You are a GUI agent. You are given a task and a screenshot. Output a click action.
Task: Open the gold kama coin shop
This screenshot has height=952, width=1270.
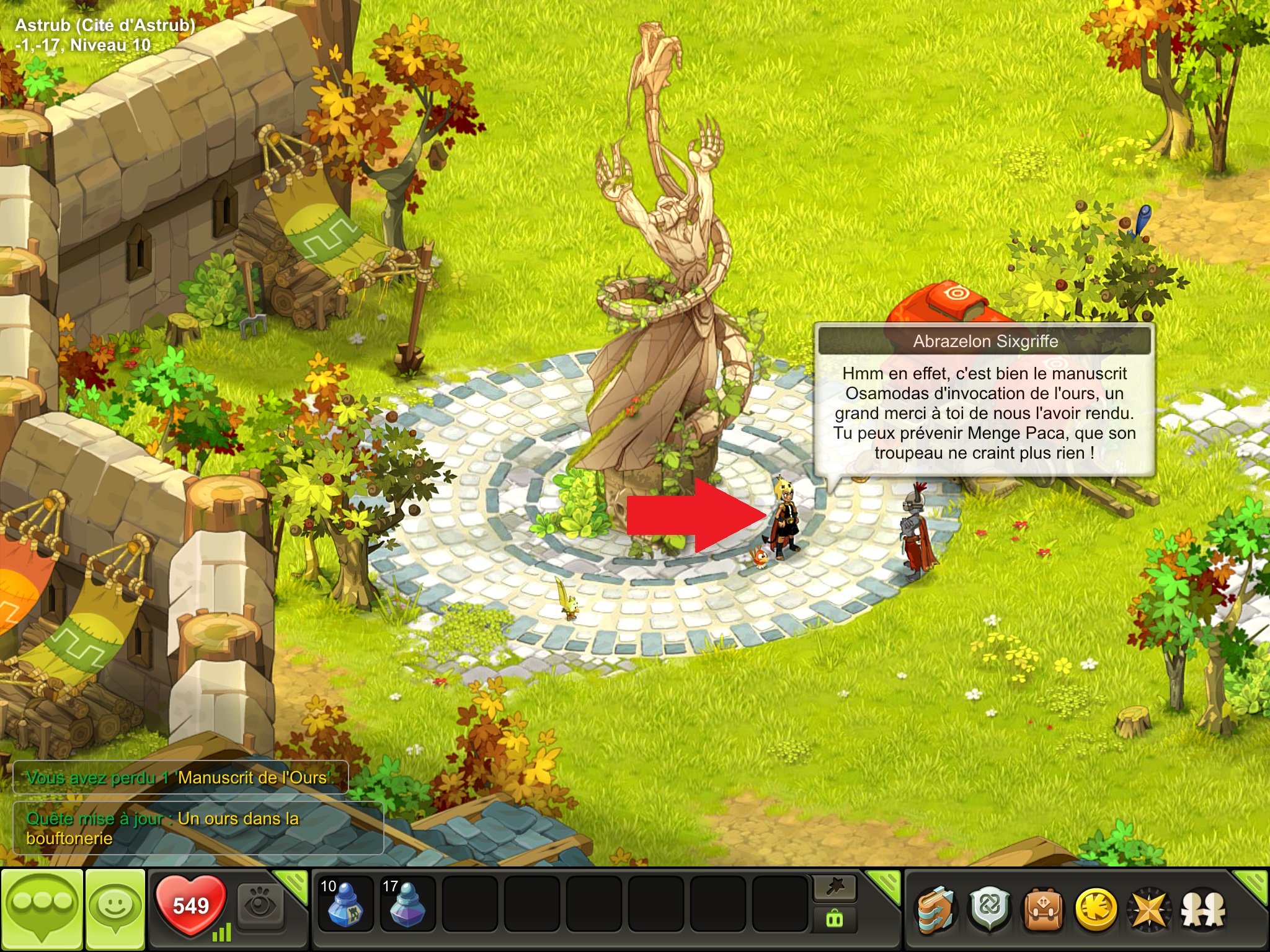(x=1096, y=910)
